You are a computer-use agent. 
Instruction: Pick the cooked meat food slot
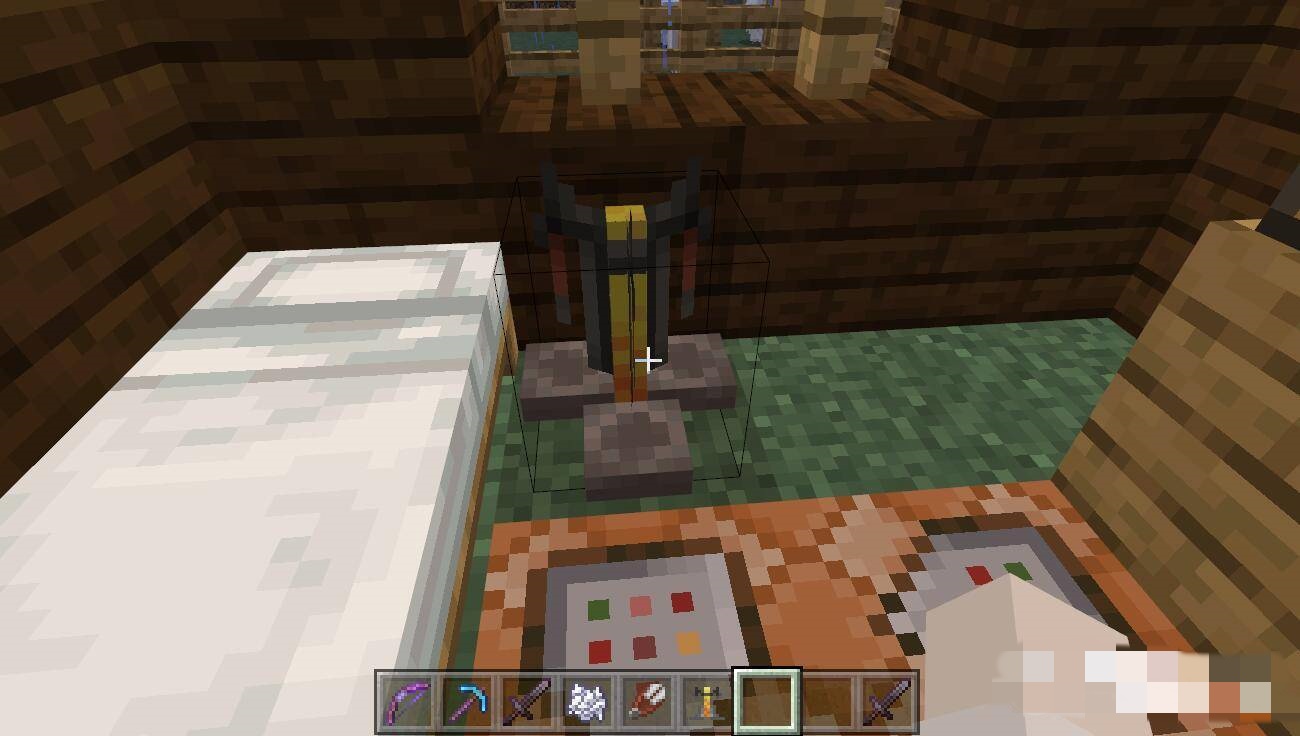click(647, 701)
